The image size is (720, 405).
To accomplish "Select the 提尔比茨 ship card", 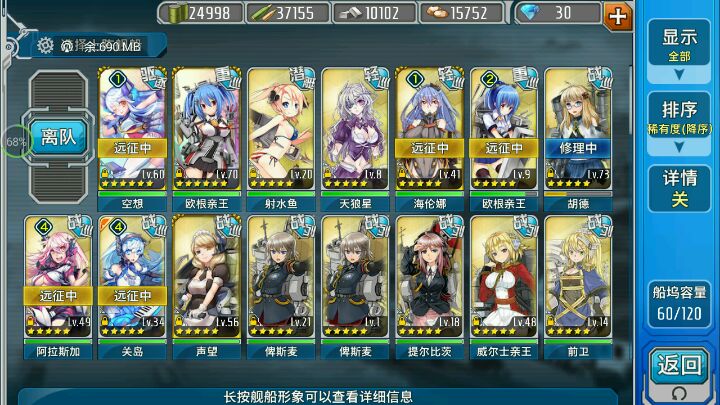I will (x=430, y=278).
